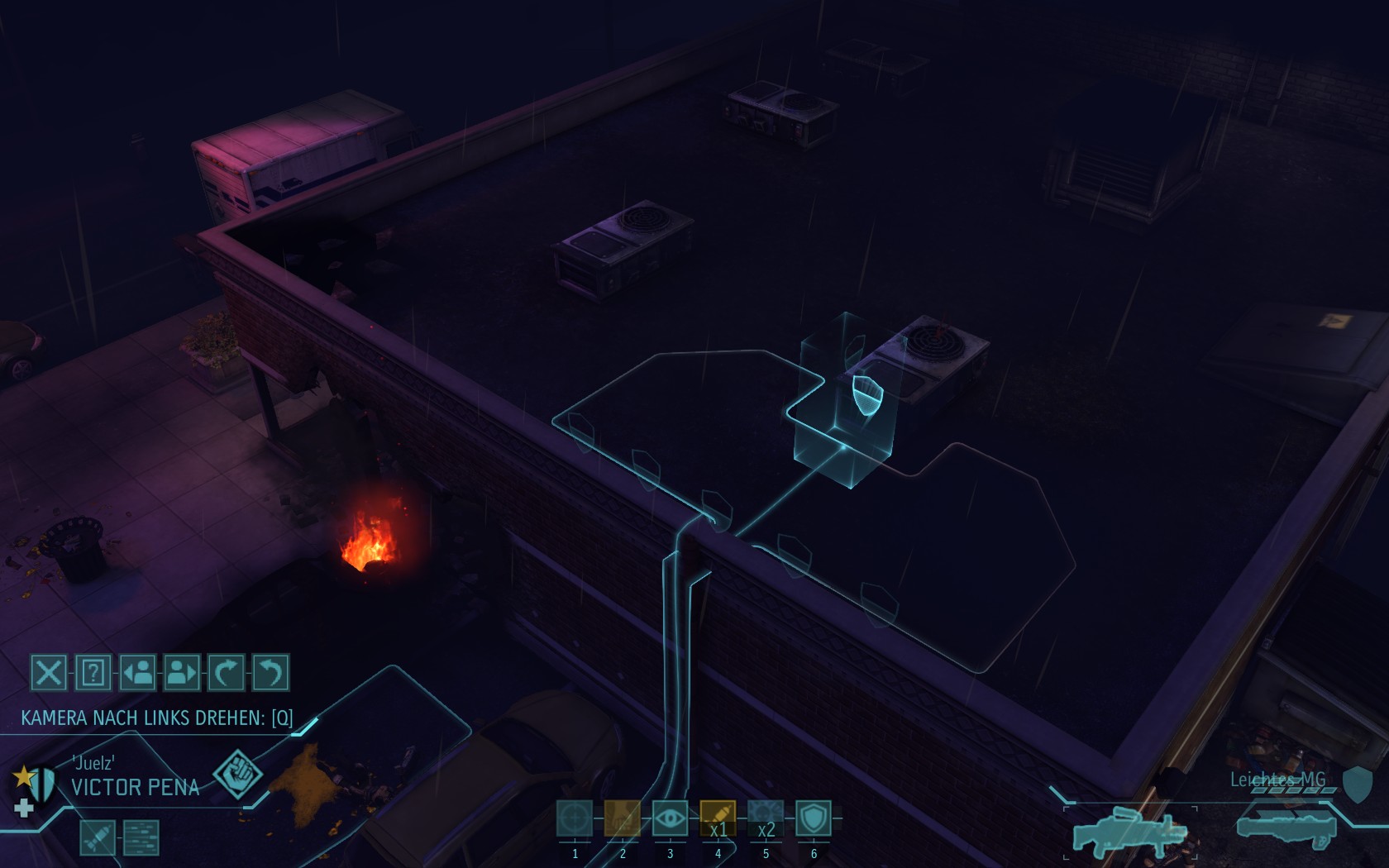Rotate camera with the counter-clockwise arrow button
The height and width of the screenshot is (868, 1389).
click(x=270, y=672)
